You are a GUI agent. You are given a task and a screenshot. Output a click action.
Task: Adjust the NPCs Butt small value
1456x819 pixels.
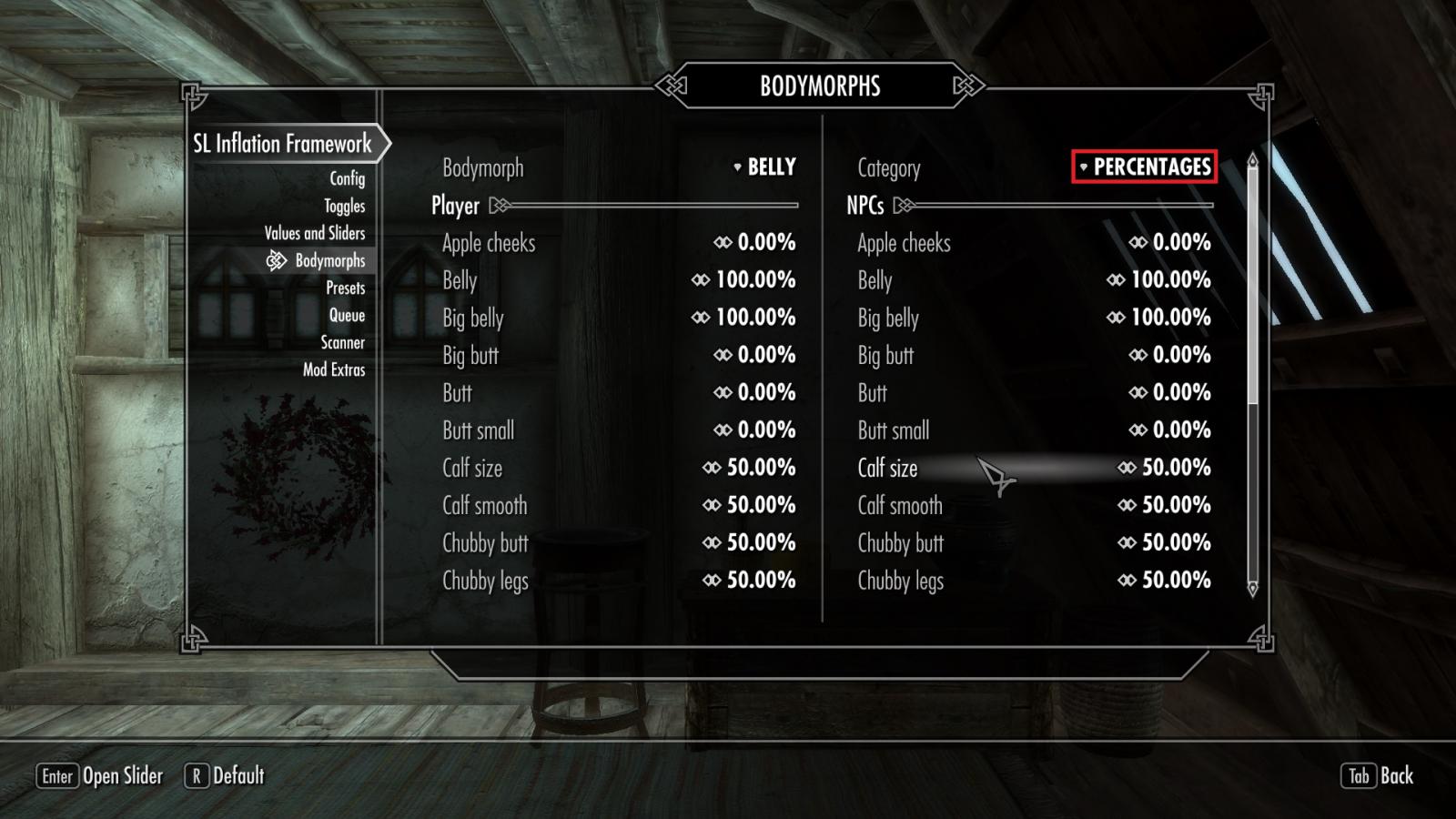tap(1169, 430)
